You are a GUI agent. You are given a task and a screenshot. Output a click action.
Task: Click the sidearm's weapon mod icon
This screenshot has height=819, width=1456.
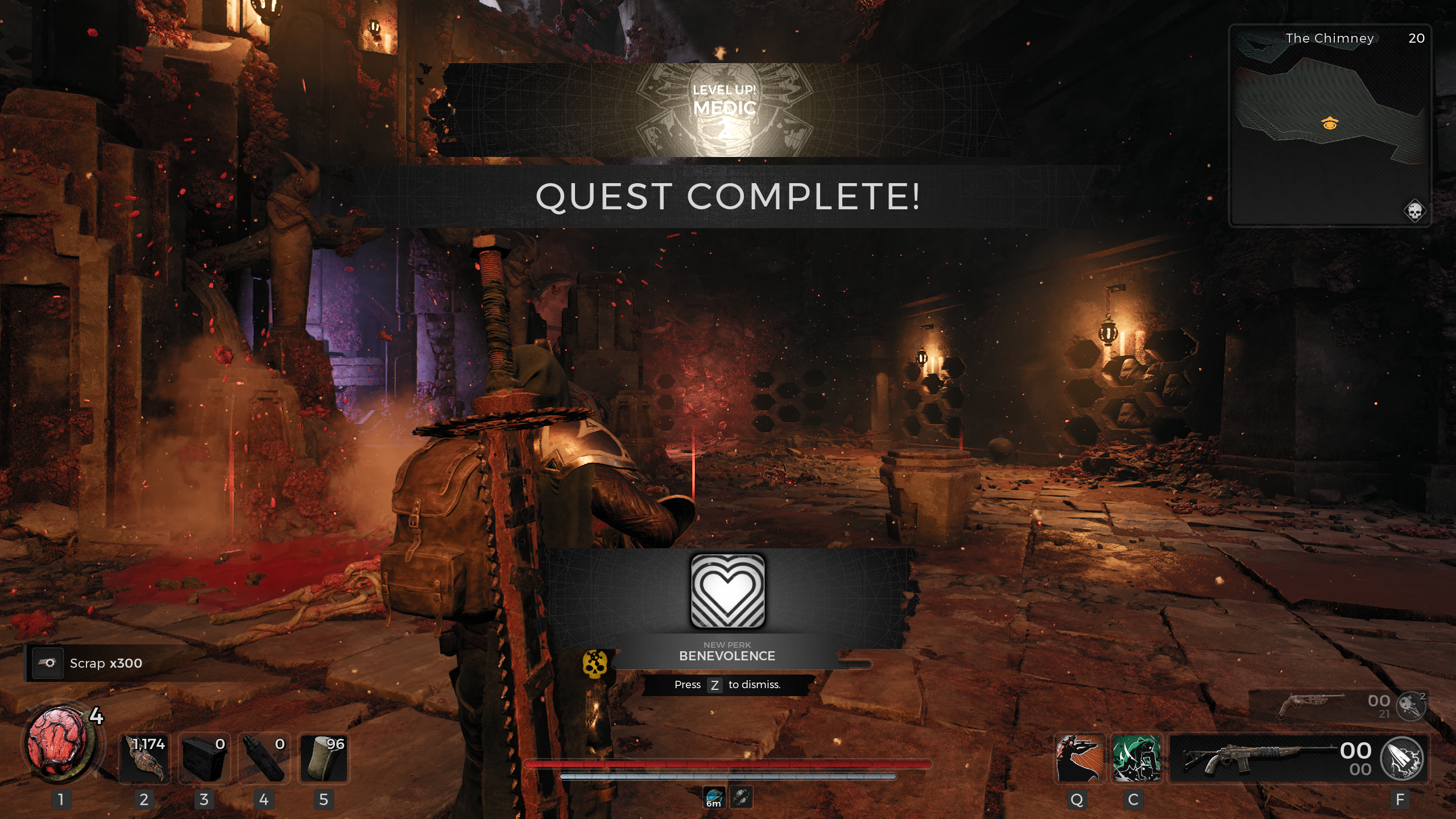[1412, 706]
